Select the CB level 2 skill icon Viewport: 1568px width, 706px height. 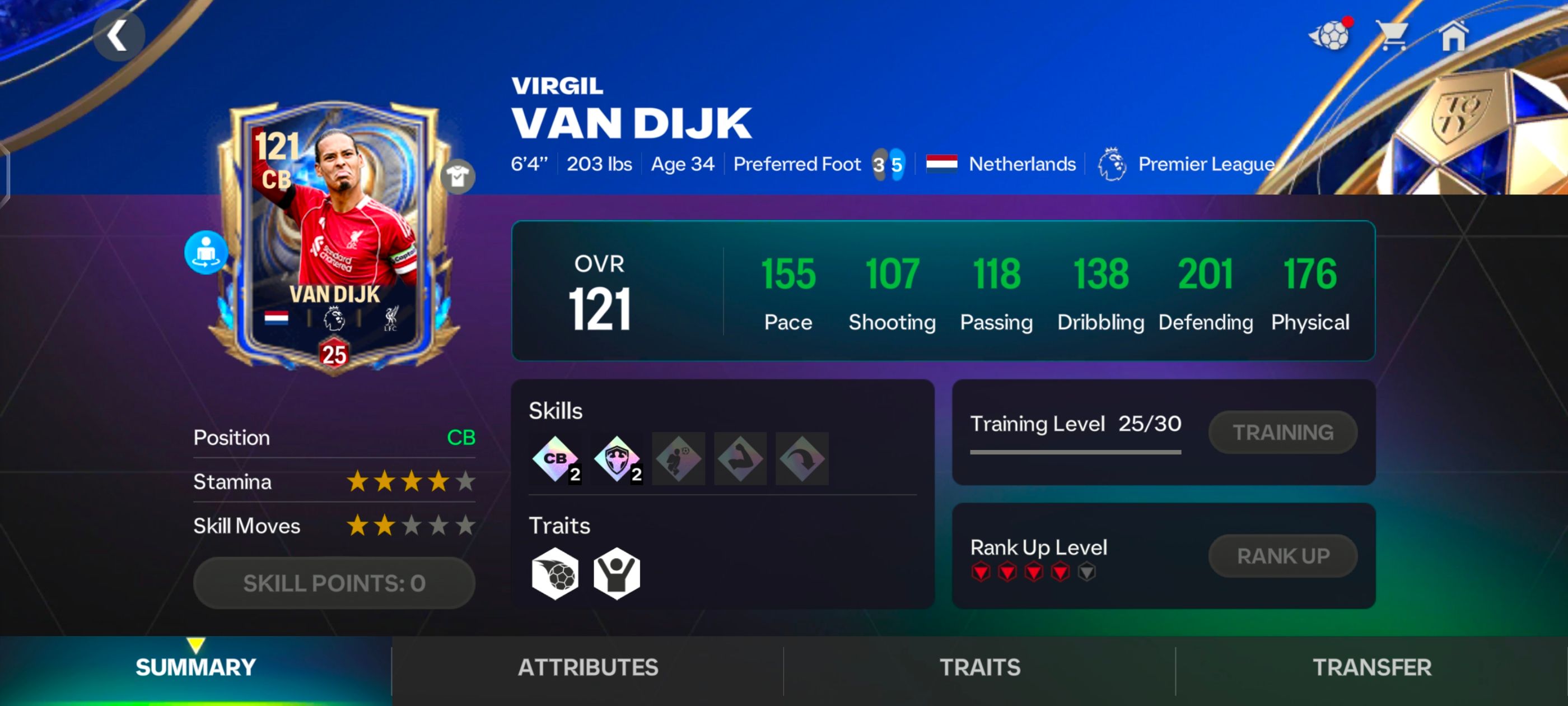(555, 459)
